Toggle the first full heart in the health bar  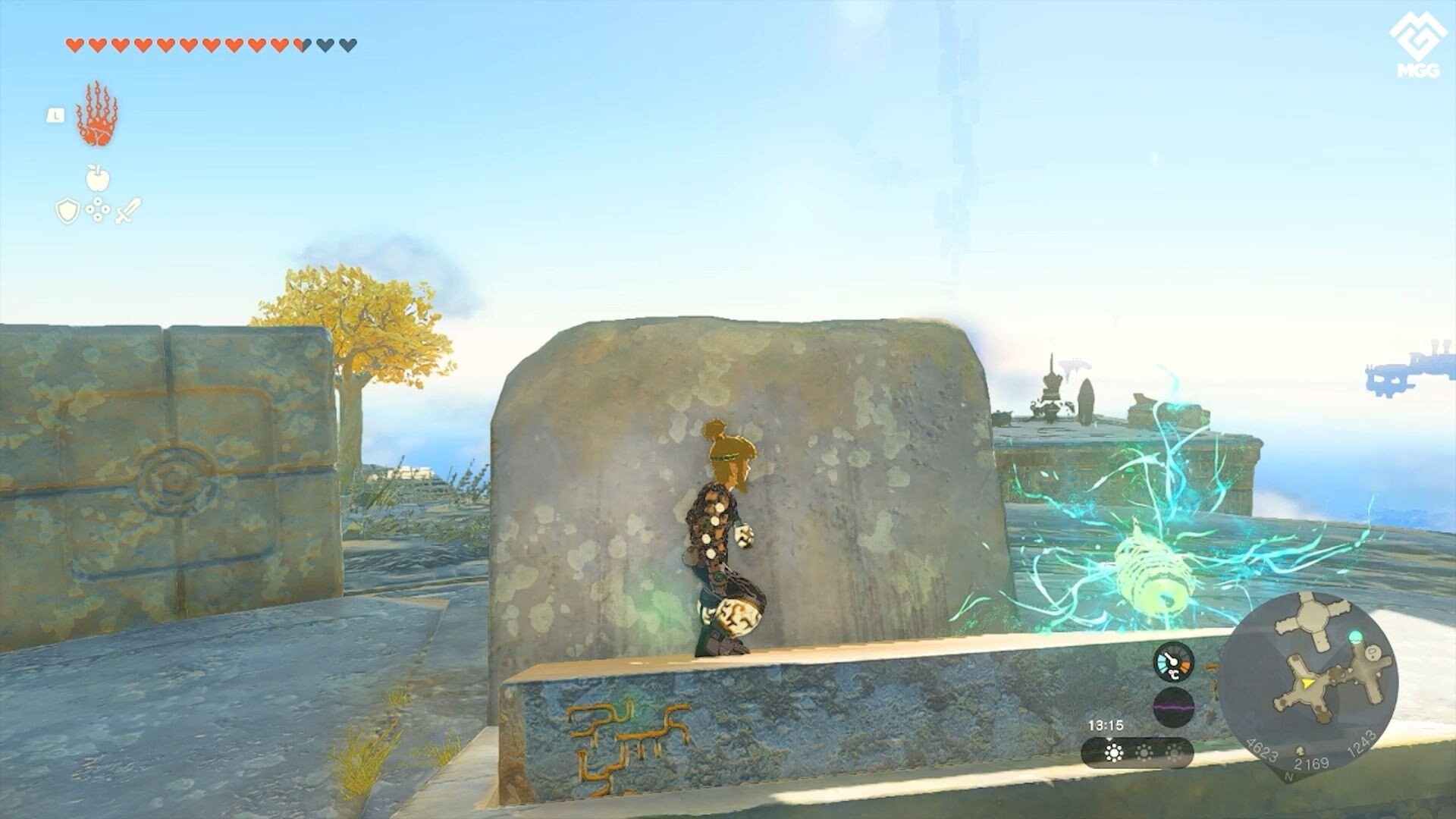click(x=75, y=44)
